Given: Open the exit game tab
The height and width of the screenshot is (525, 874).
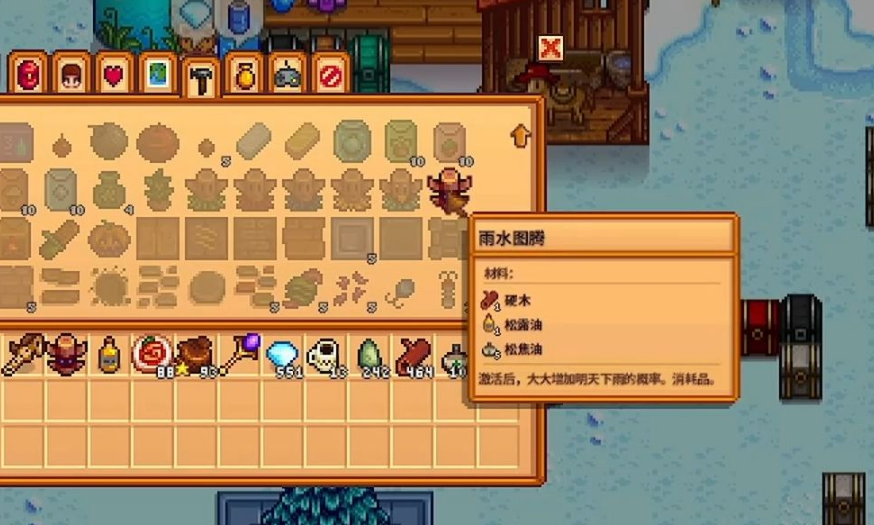Looking at the screenshot, I should click(329, 74).
